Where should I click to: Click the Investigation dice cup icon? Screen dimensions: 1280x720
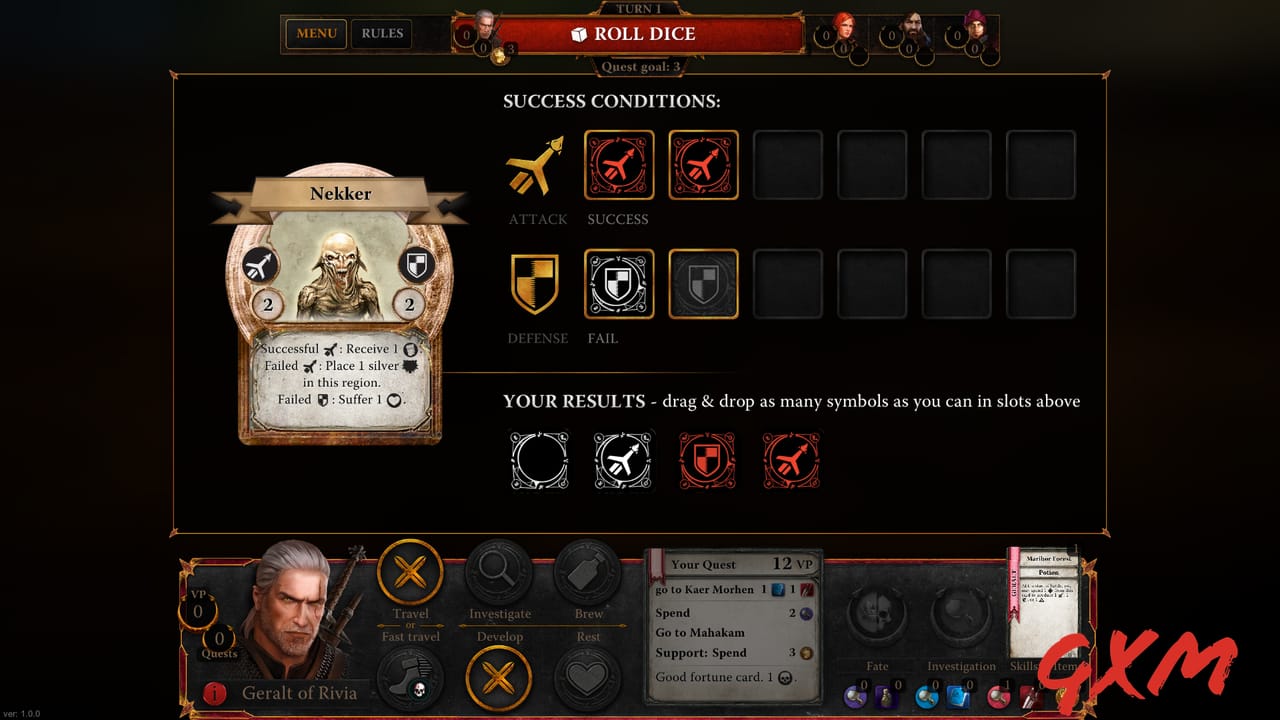click(x=961, y=614)
